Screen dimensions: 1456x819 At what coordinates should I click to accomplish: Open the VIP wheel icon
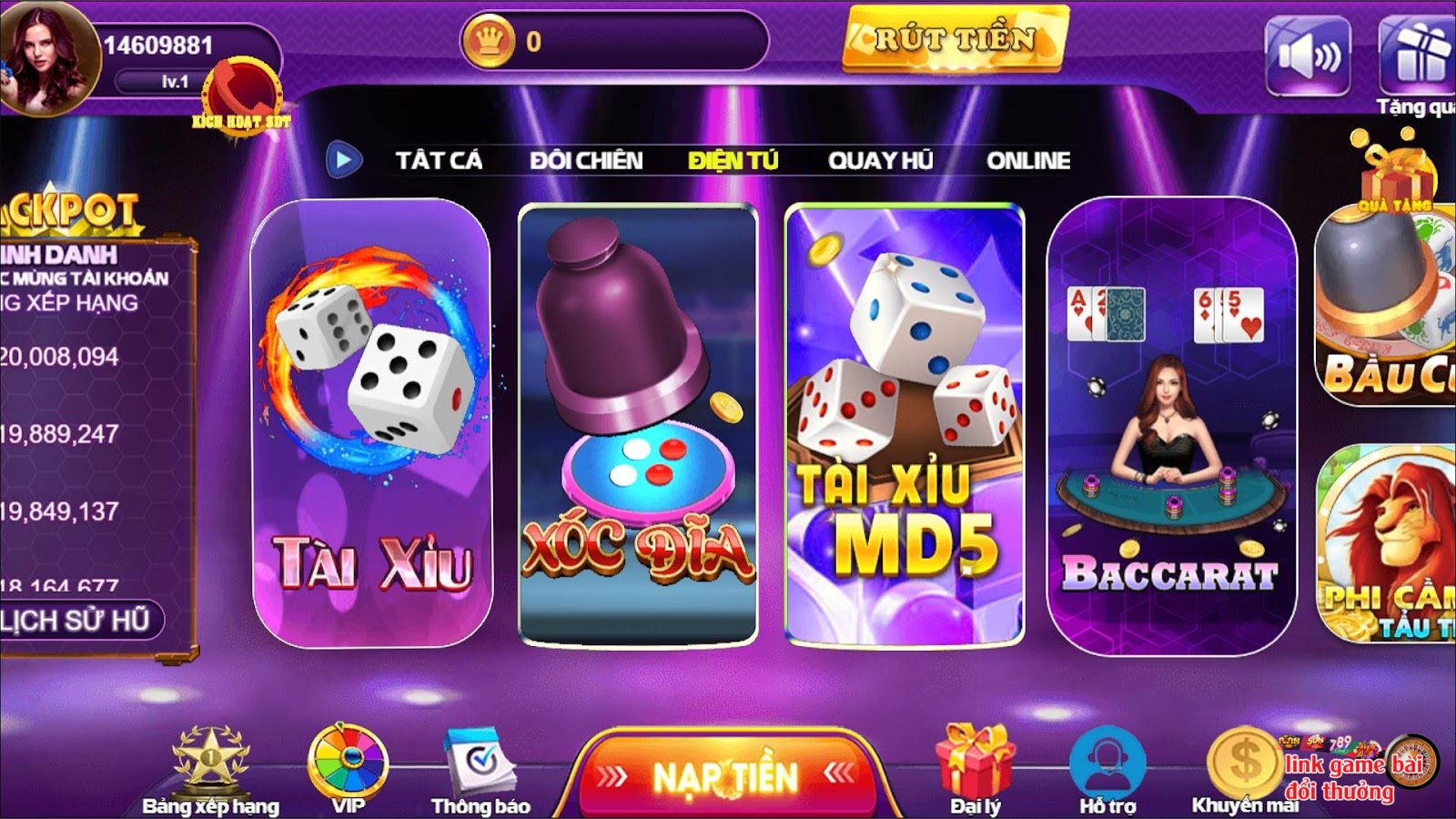(x=349, y=769)
